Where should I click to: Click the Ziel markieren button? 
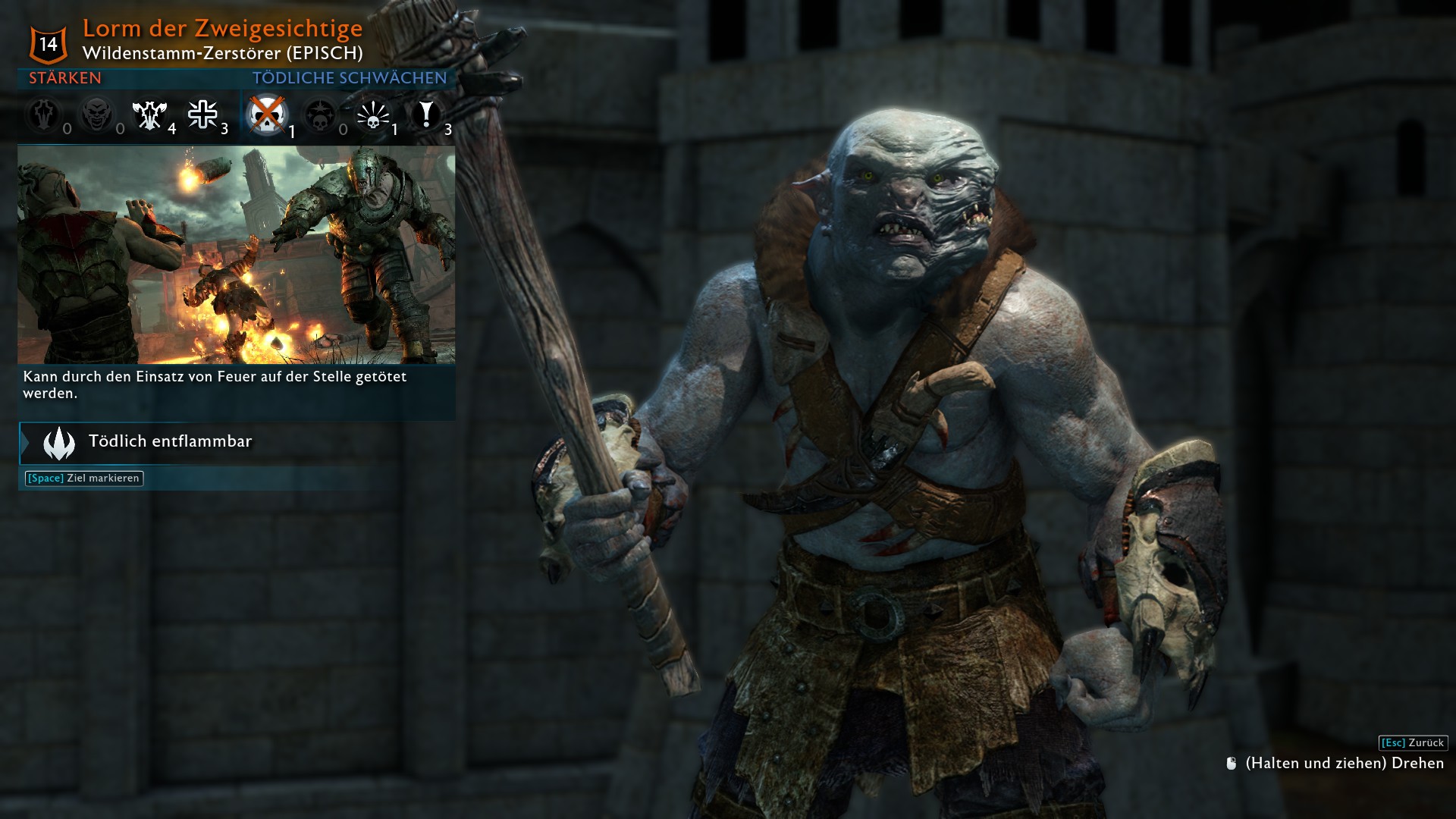coord(84,479)
